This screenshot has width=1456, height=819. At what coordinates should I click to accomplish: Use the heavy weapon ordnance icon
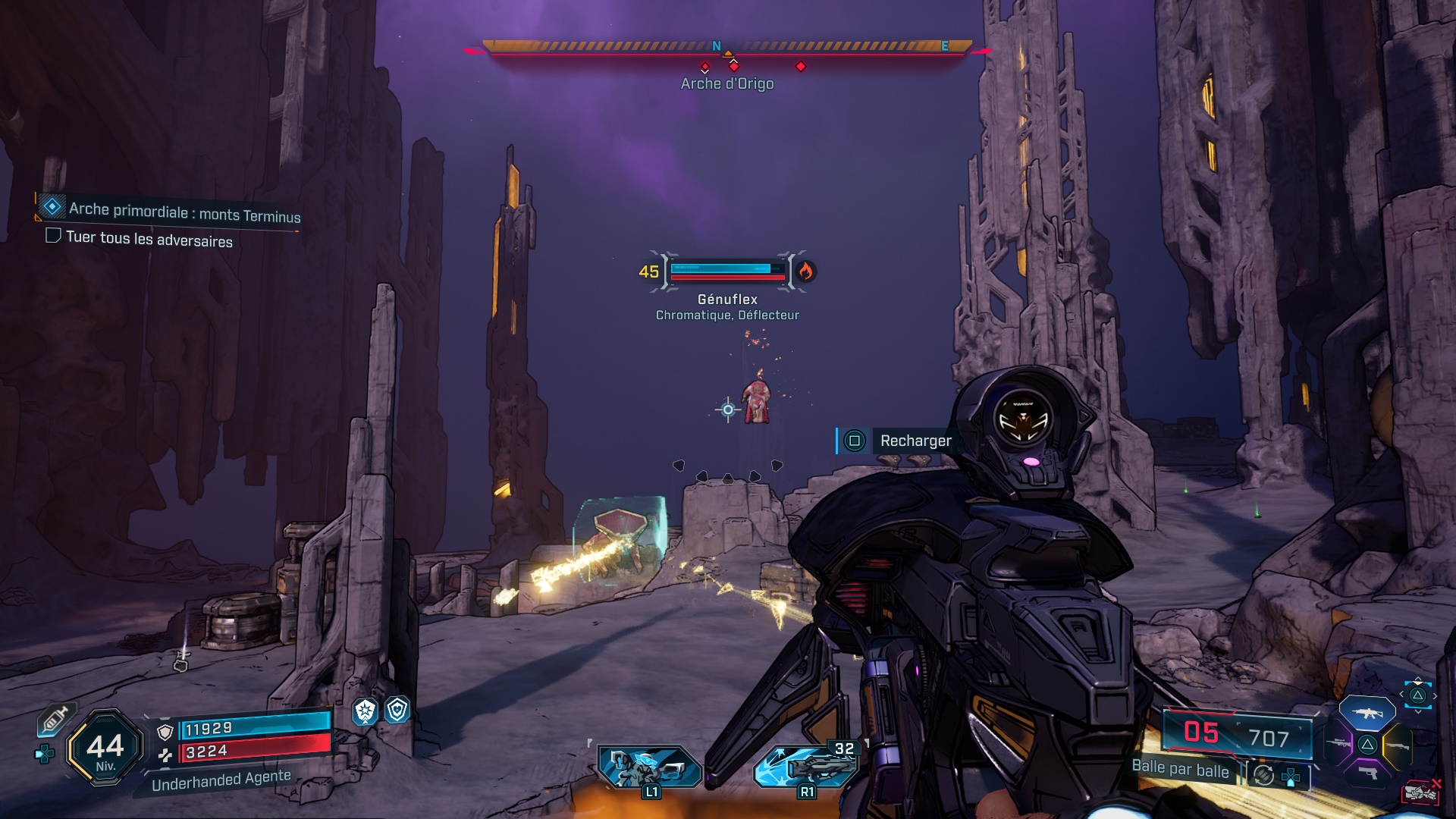pyautogui.click(x=807, y=766)
